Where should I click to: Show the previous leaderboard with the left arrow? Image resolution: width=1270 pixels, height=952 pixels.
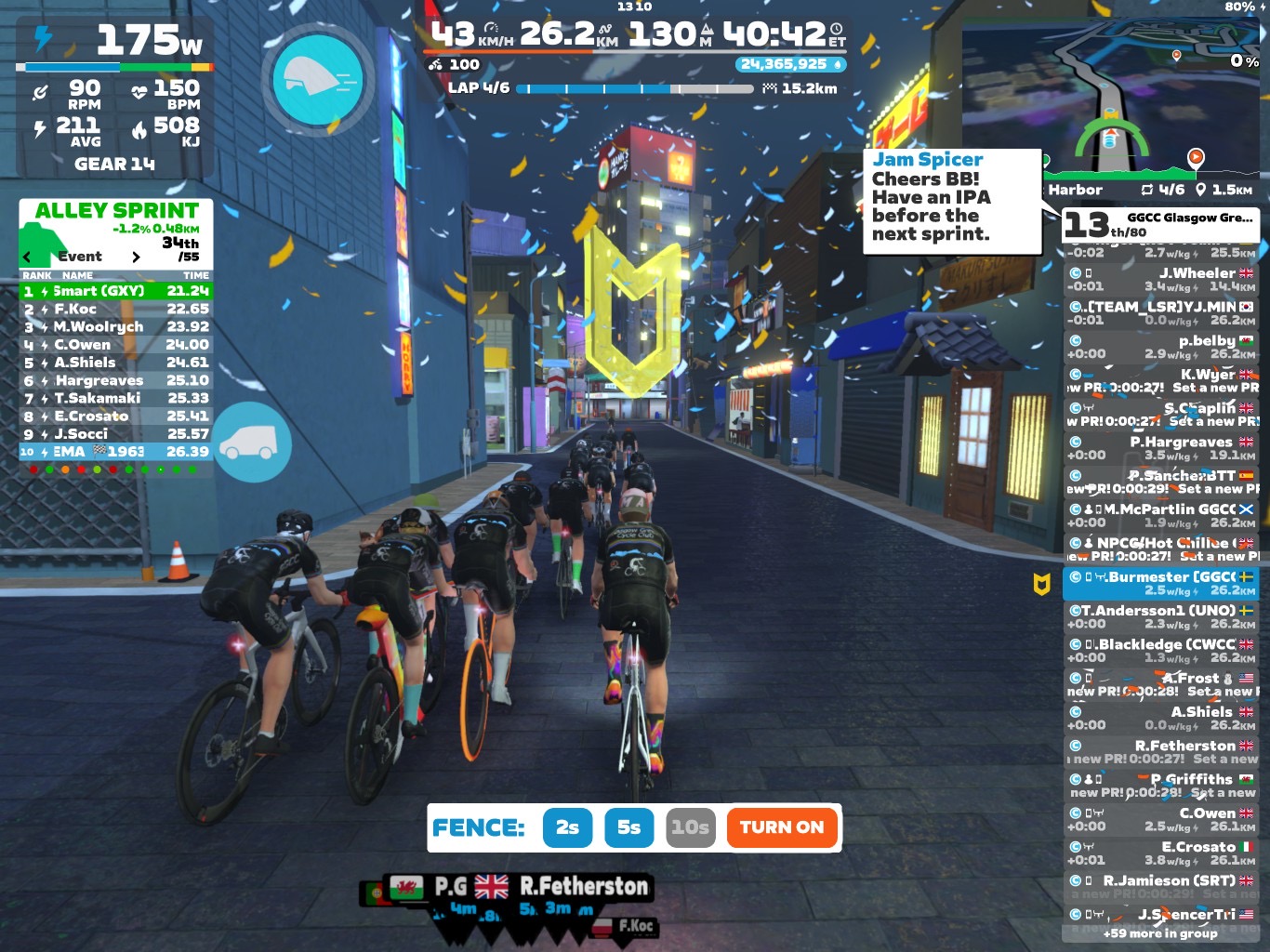point(27,257)
